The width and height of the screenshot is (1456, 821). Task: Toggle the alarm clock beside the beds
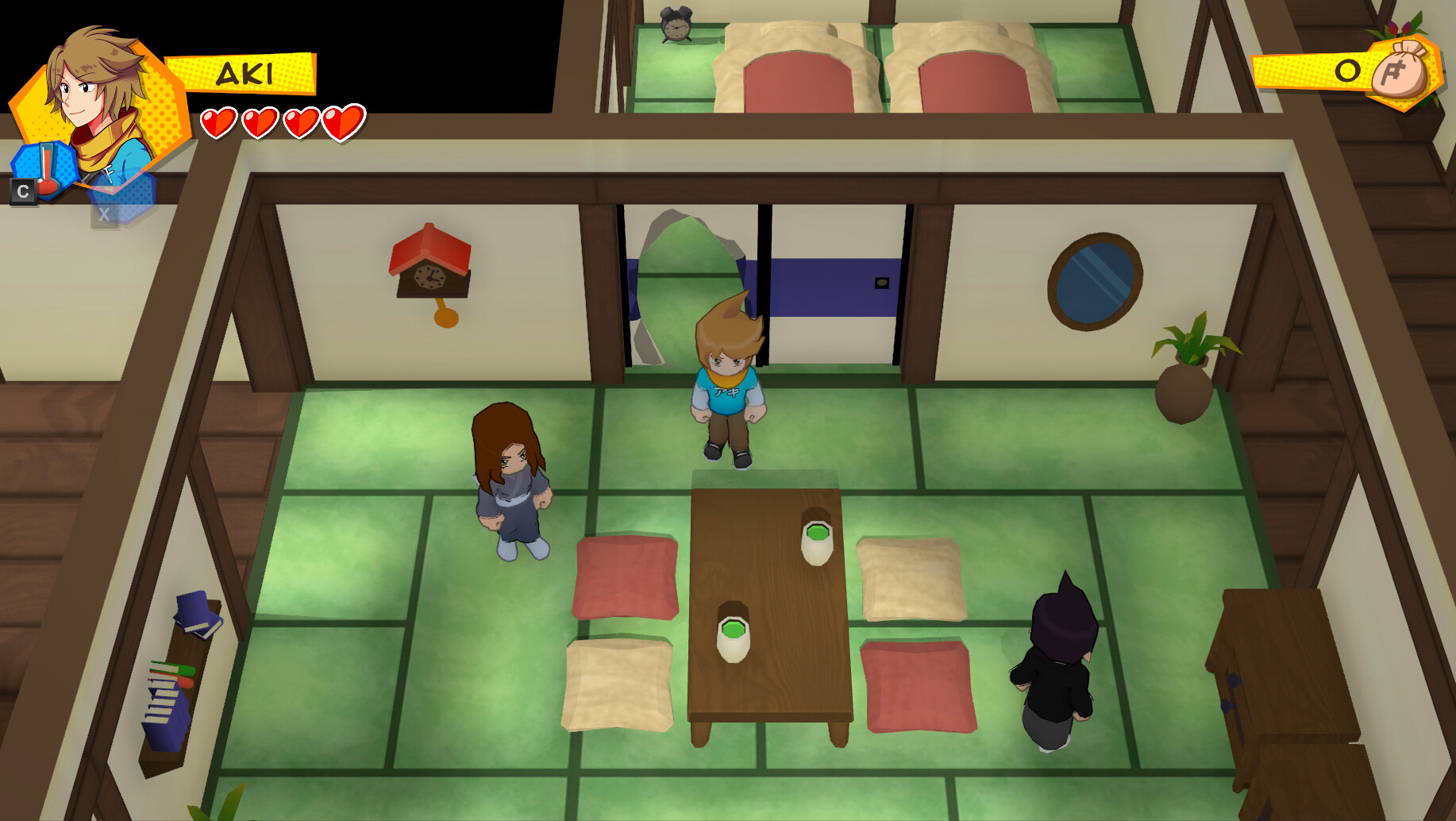[x=676, y=25]
